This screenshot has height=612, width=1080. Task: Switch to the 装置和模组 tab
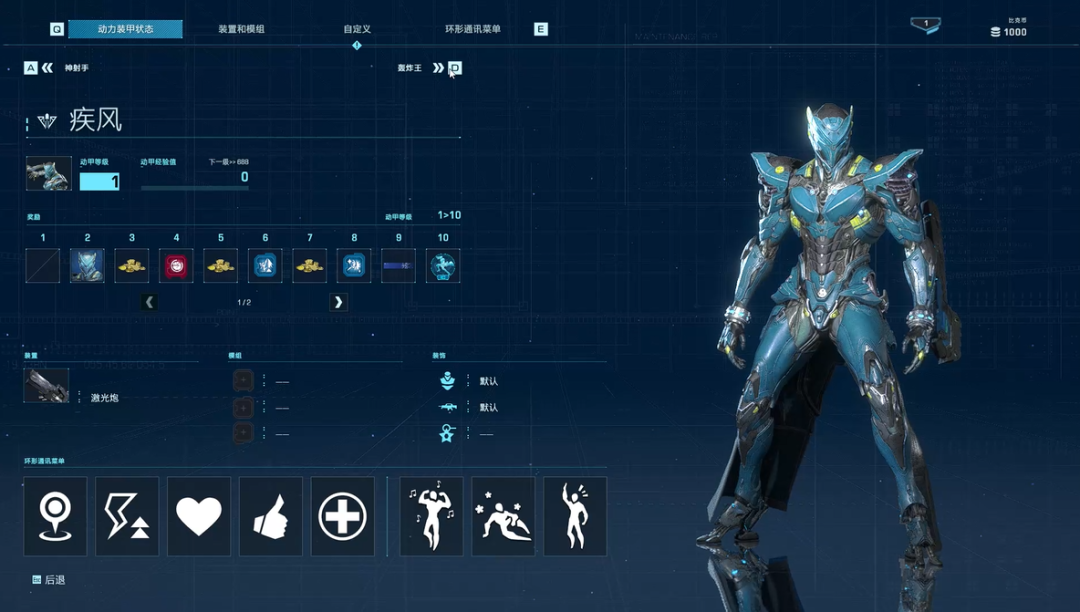pyautogui.click(x=241, y=29)
